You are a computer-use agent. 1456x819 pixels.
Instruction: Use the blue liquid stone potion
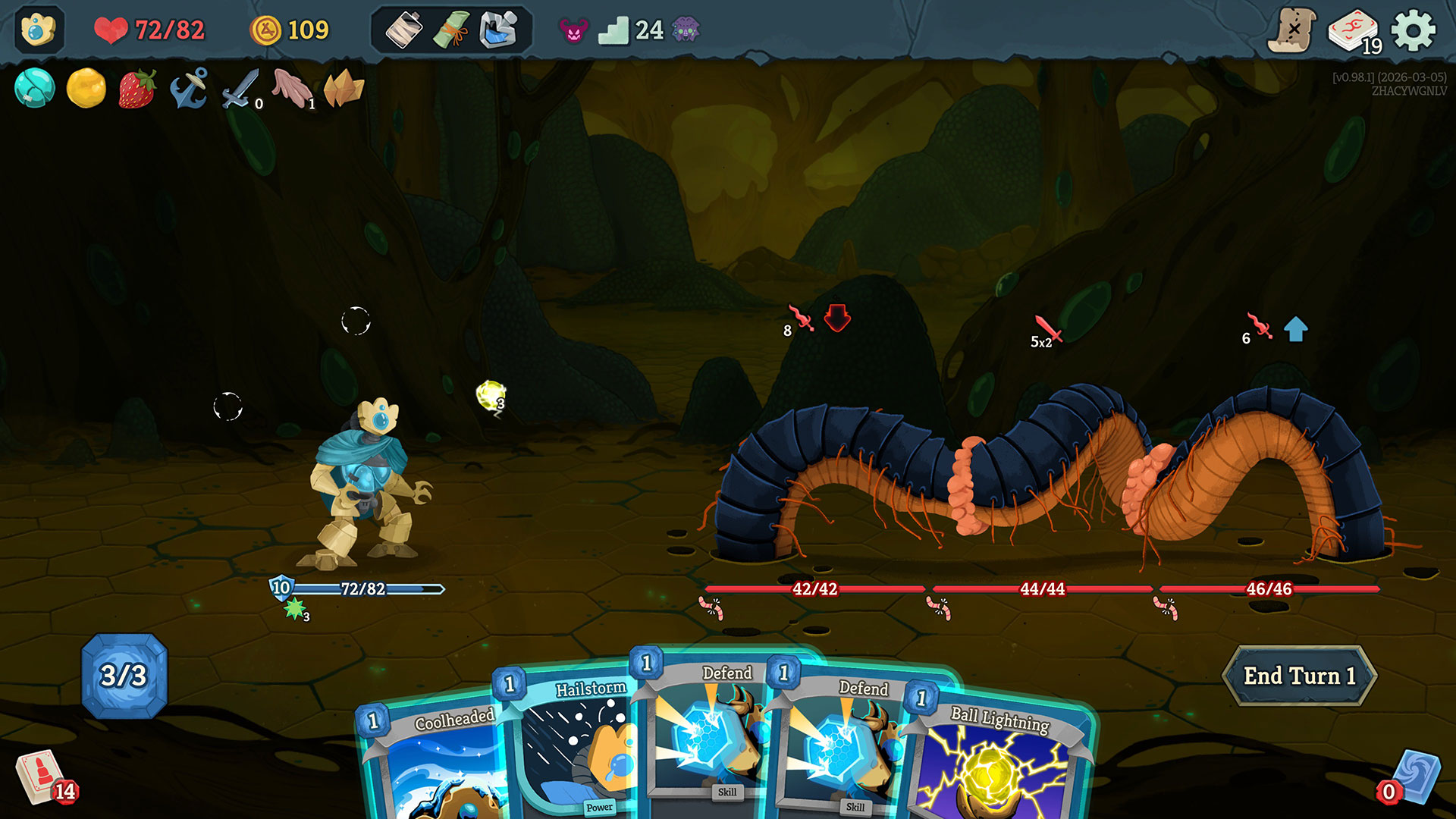(498, 31)
